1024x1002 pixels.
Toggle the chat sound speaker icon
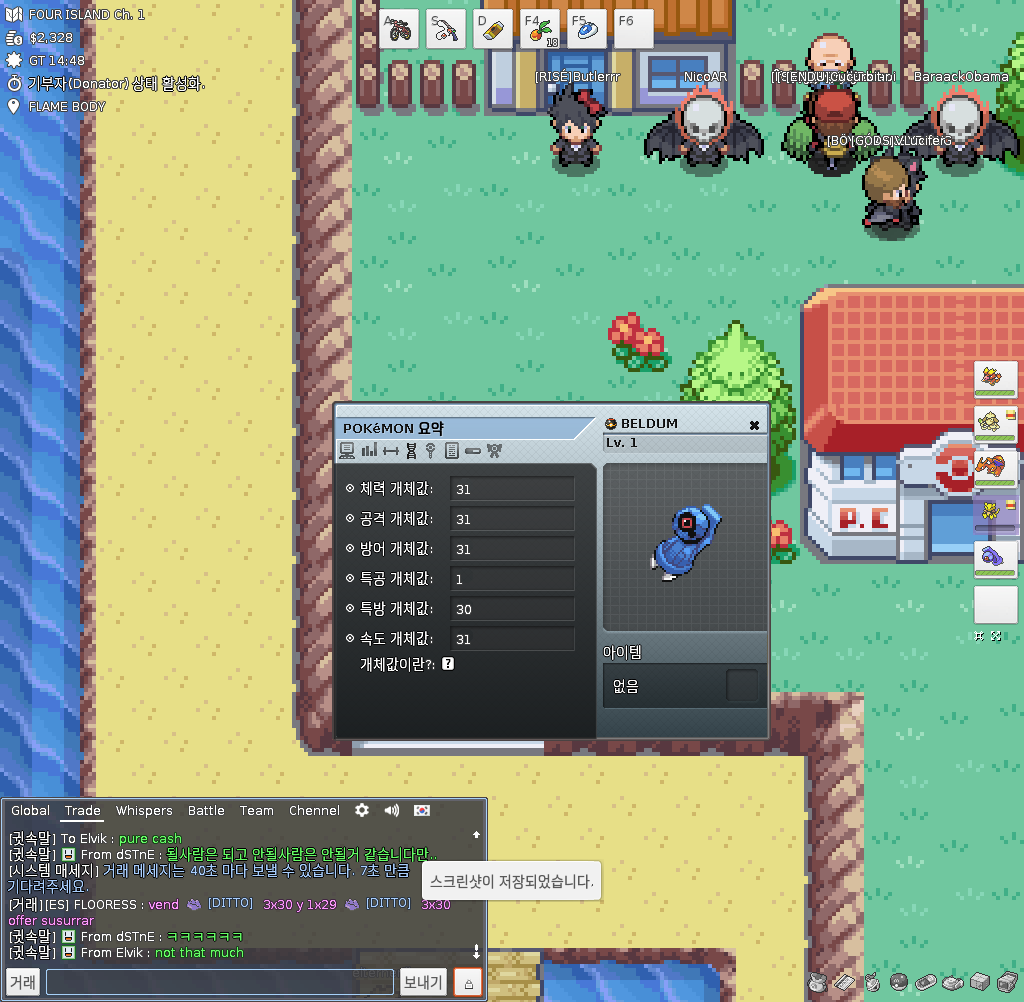[392, 810]
